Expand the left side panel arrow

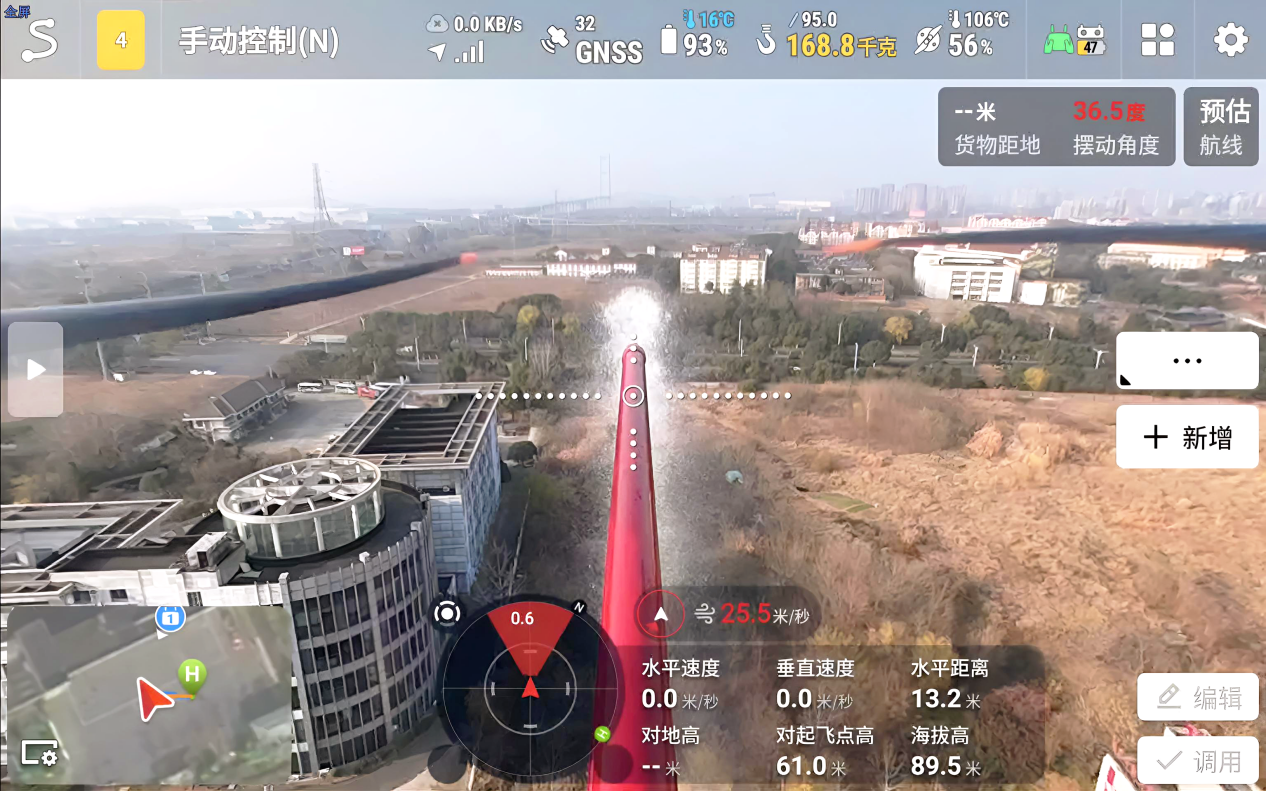click(36, 369)
